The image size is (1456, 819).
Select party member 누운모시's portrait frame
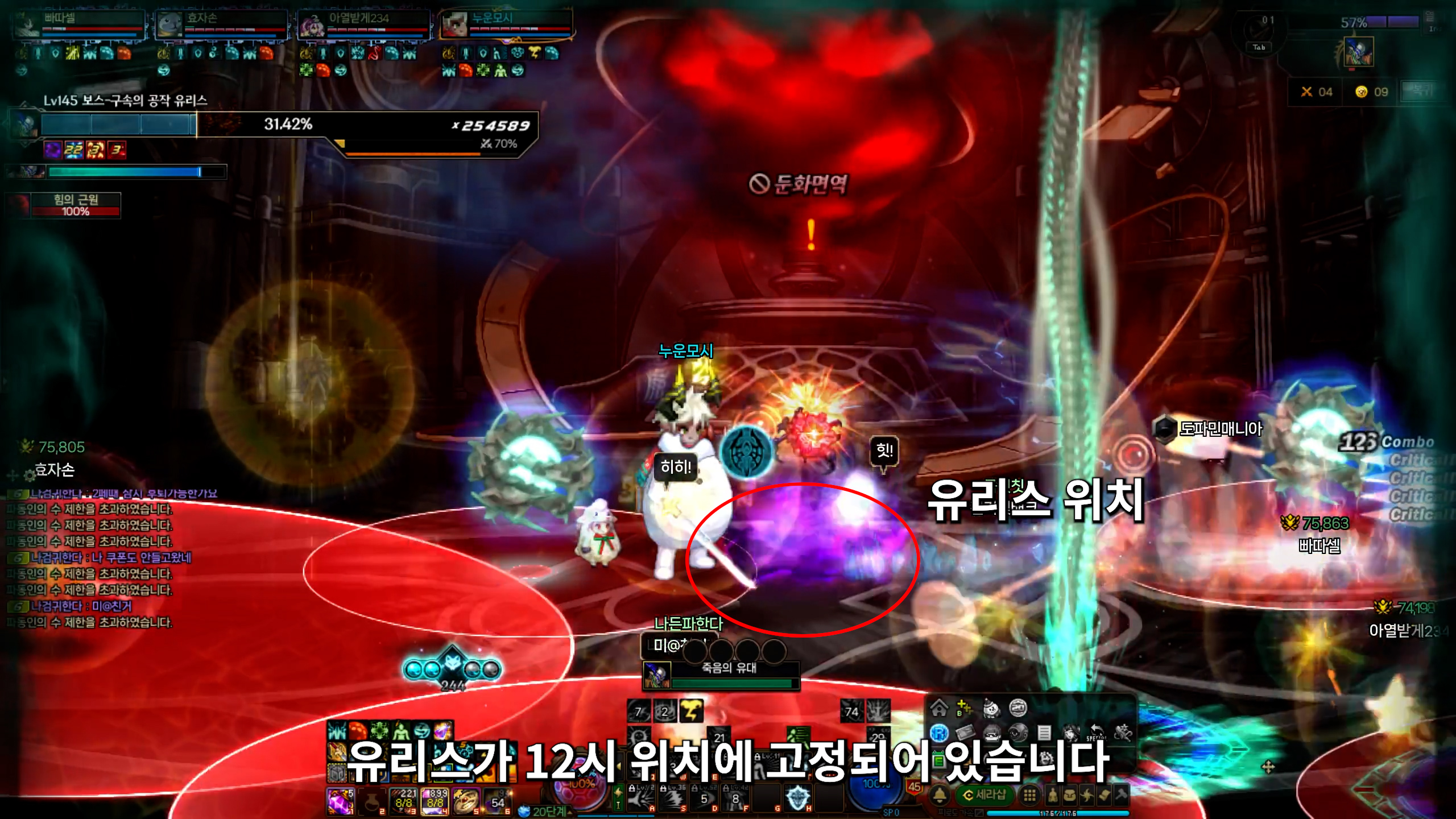(454, 26)
